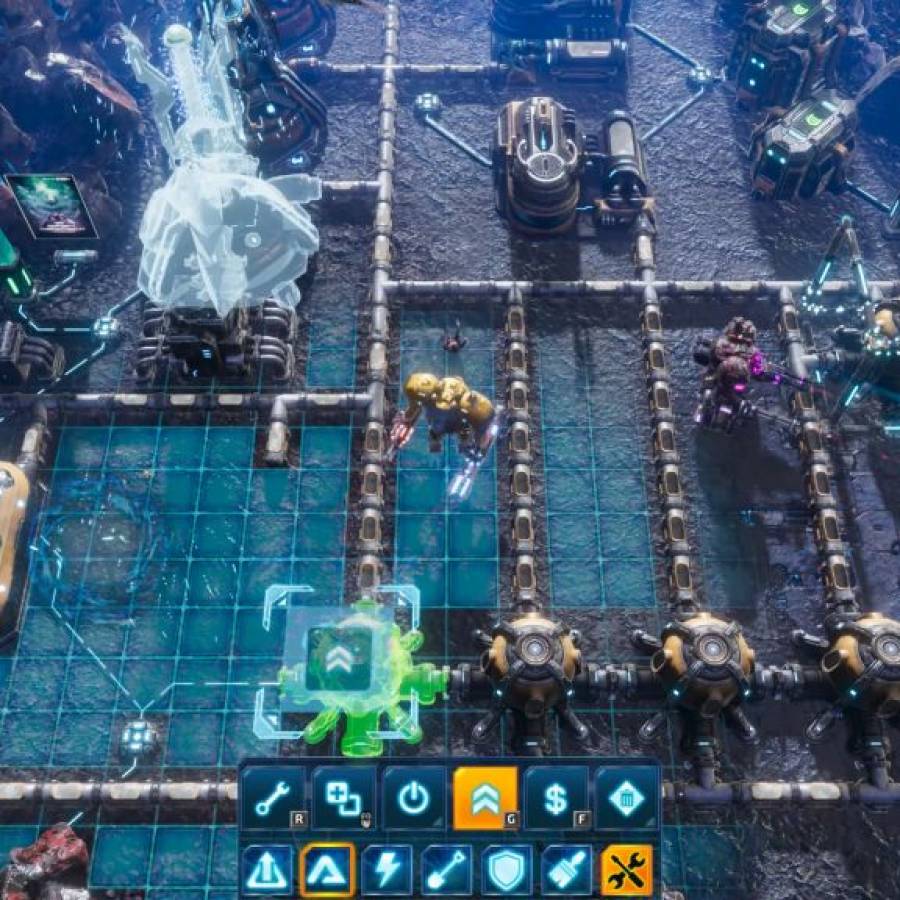Click the dollar sign sell tool
Screen dimensions: 900x900
[556, 798]
